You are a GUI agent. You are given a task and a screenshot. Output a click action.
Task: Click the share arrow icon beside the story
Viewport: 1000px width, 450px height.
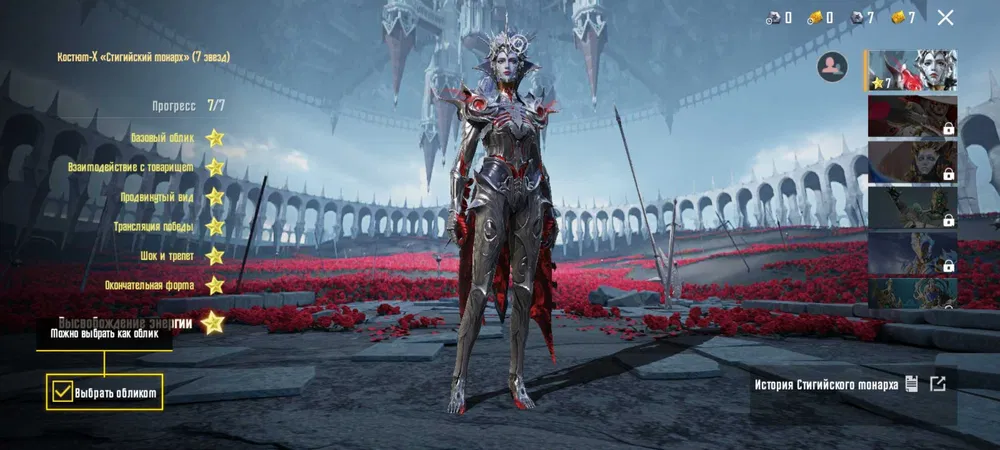point(937,383)
